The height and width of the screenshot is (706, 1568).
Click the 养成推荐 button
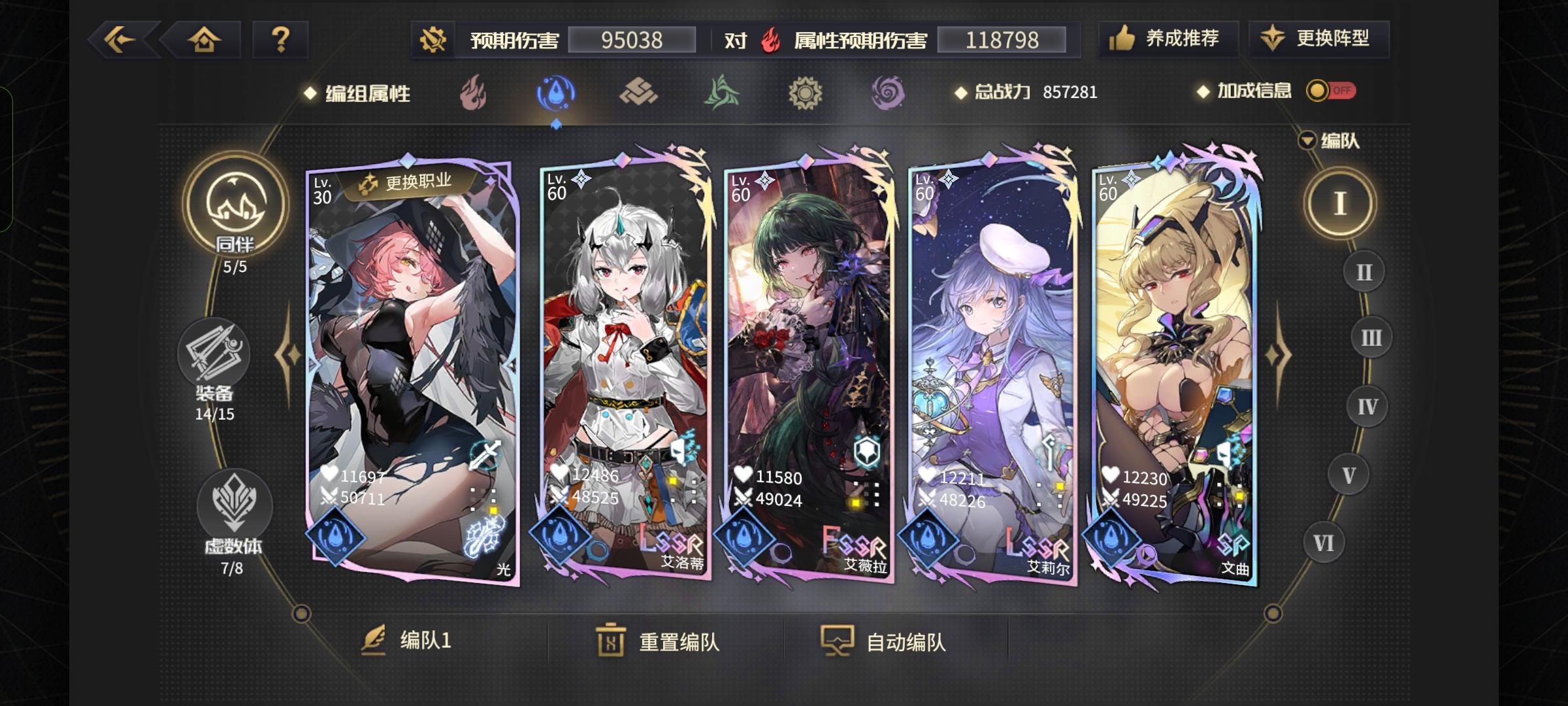(x=1169, y=39)
